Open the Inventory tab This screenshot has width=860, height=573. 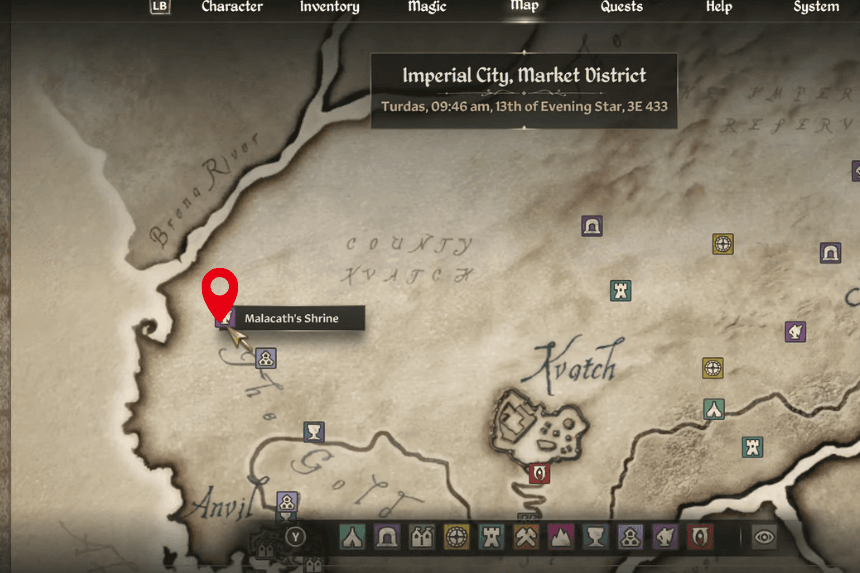click(329, 7)
